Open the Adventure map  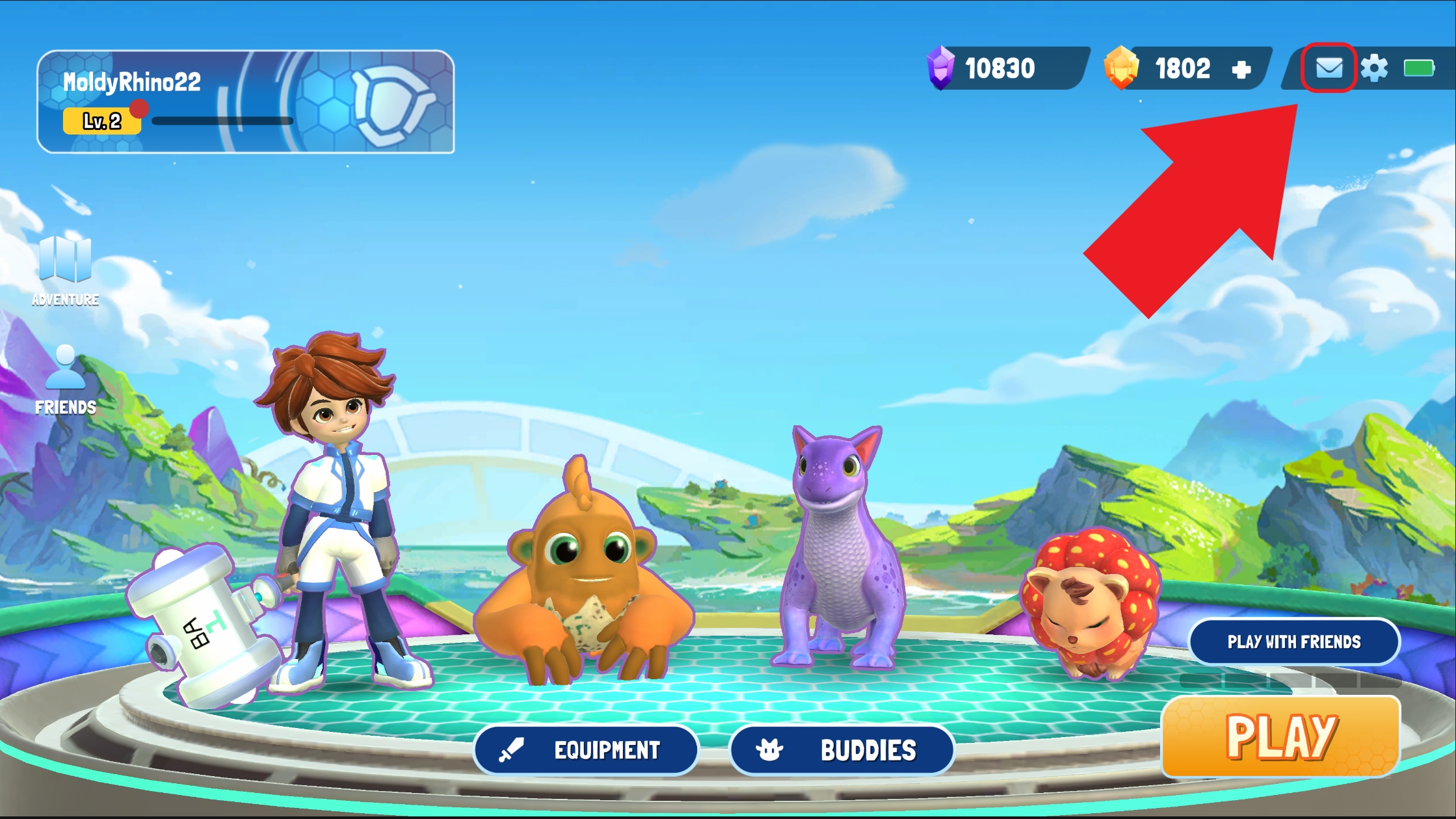click(x=65, y=269)
